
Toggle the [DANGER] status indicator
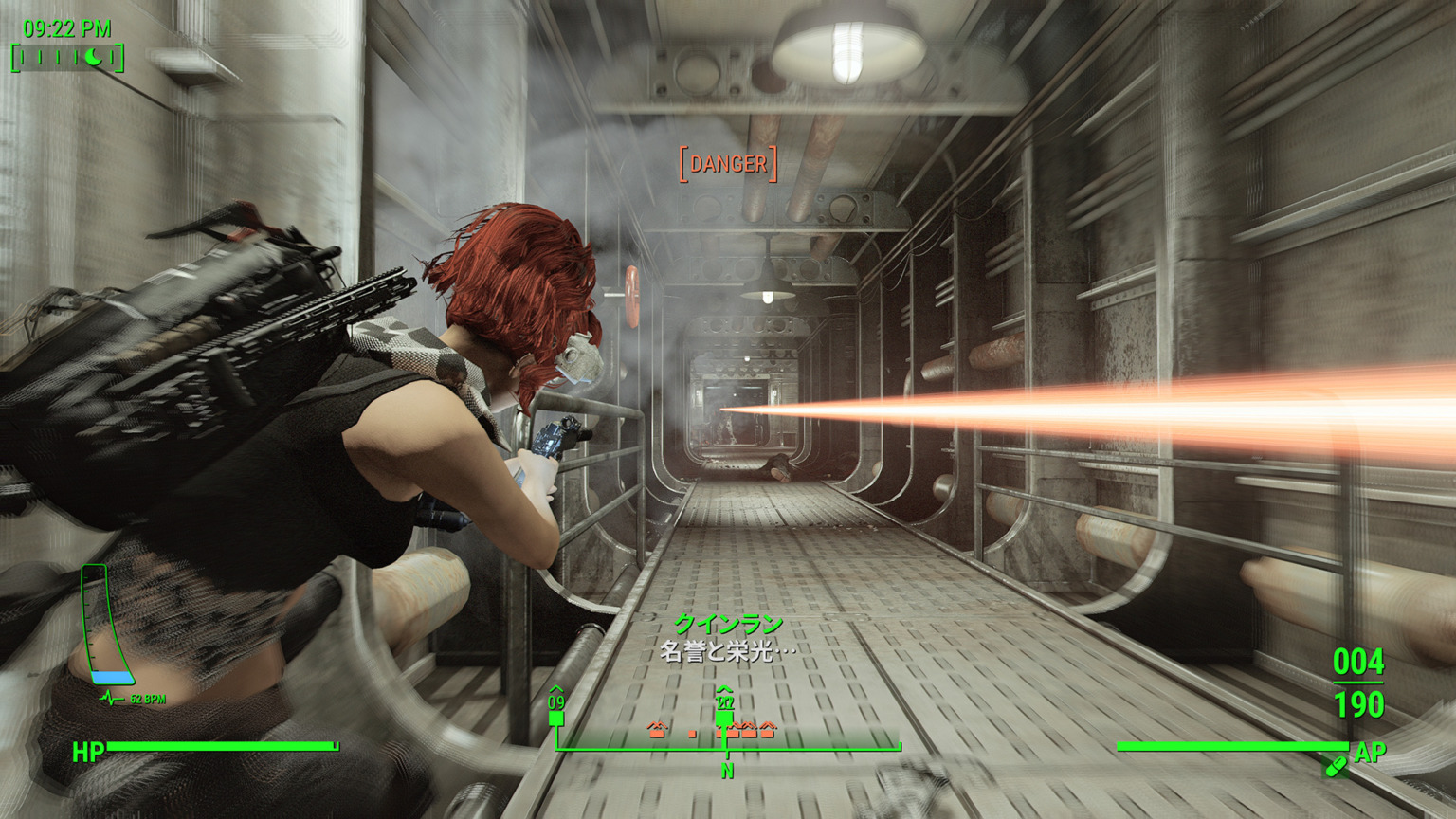(728, 163)
